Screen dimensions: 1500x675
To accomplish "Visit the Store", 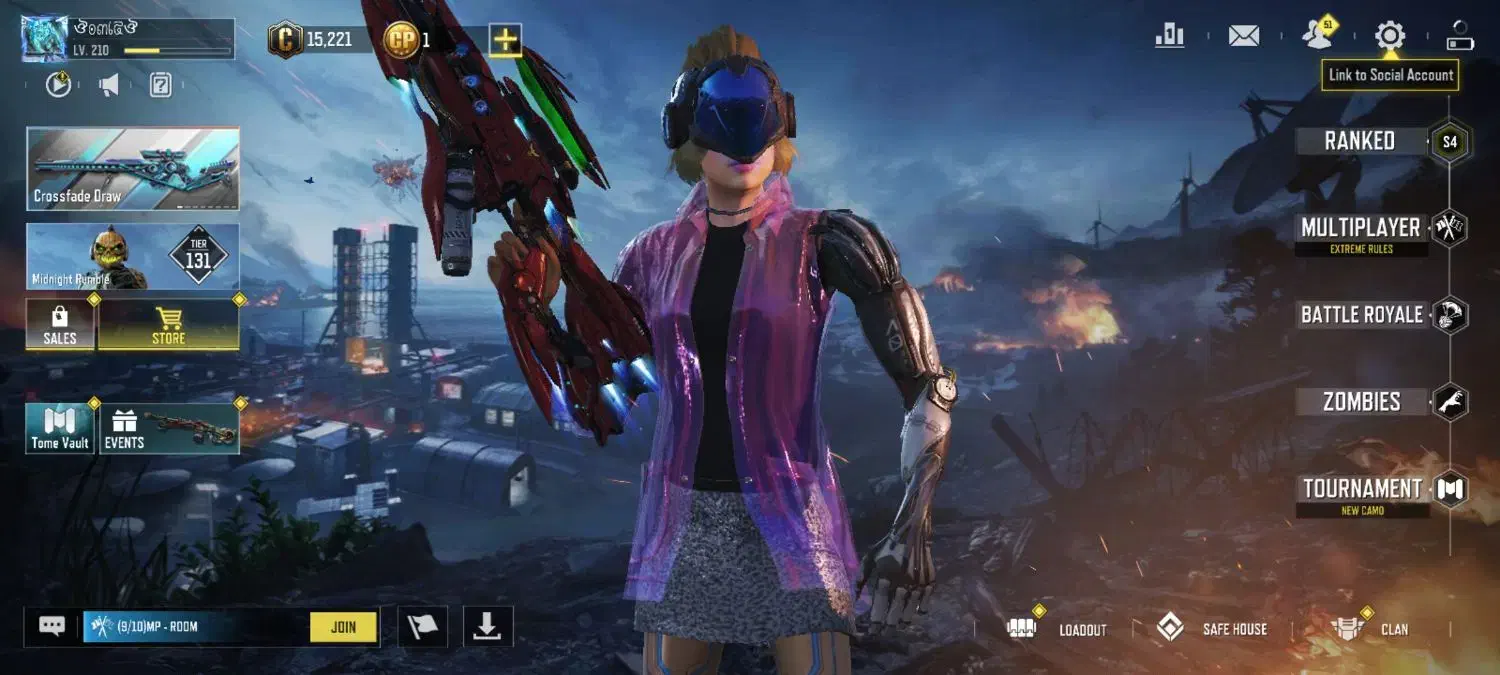I will [168, 326].
